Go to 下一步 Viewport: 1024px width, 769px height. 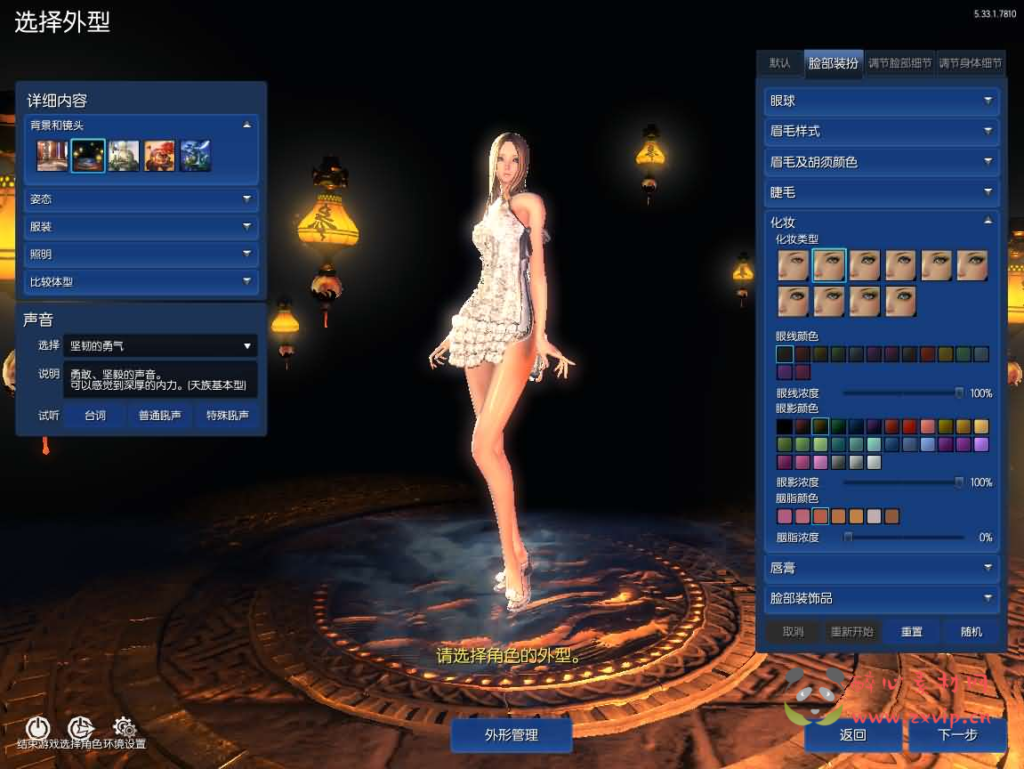click(957, 735)
